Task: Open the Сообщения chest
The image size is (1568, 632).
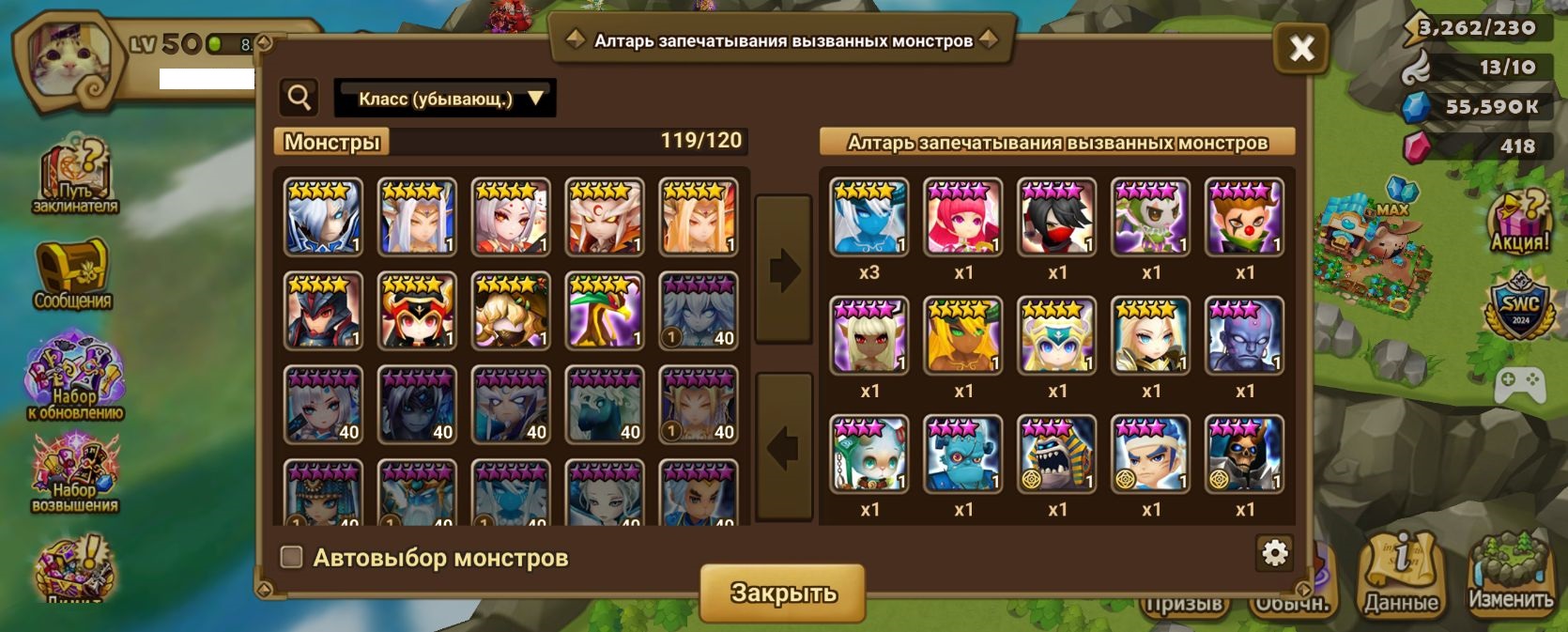Action: click(x=72, y=274)
